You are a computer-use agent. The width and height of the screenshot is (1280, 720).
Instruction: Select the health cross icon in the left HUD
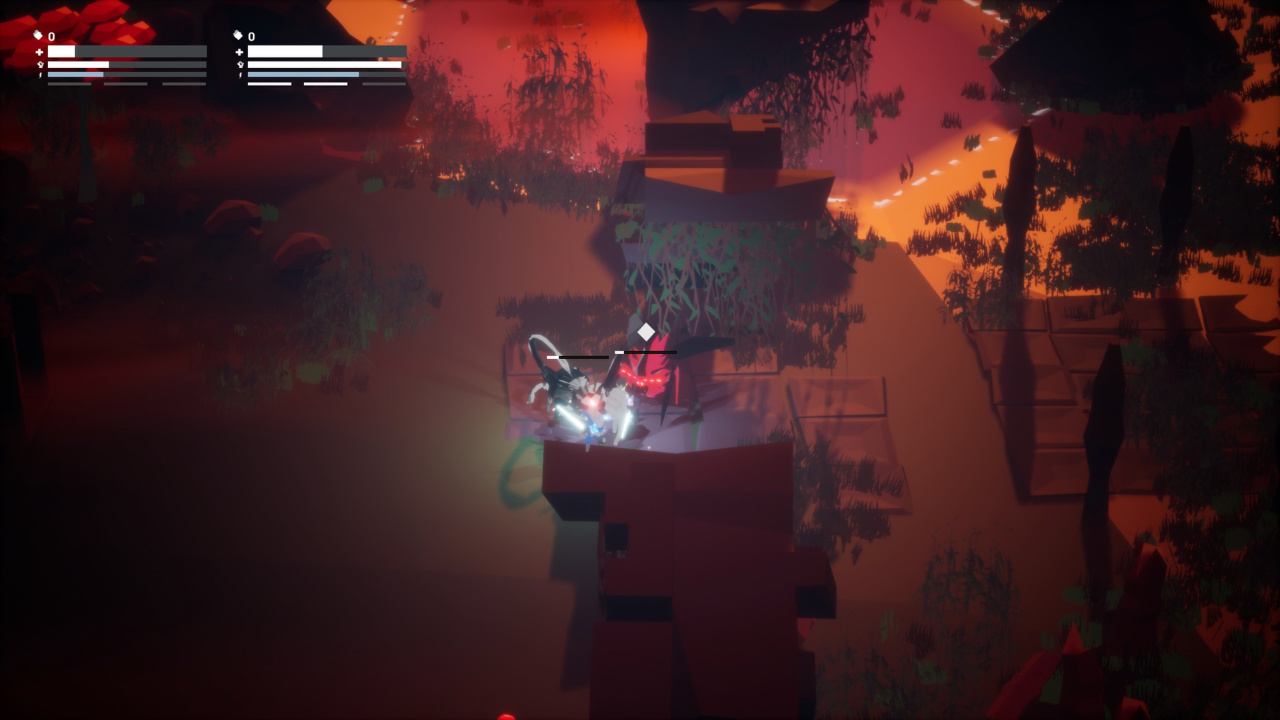pyautogui.click(x=39, y=52)
